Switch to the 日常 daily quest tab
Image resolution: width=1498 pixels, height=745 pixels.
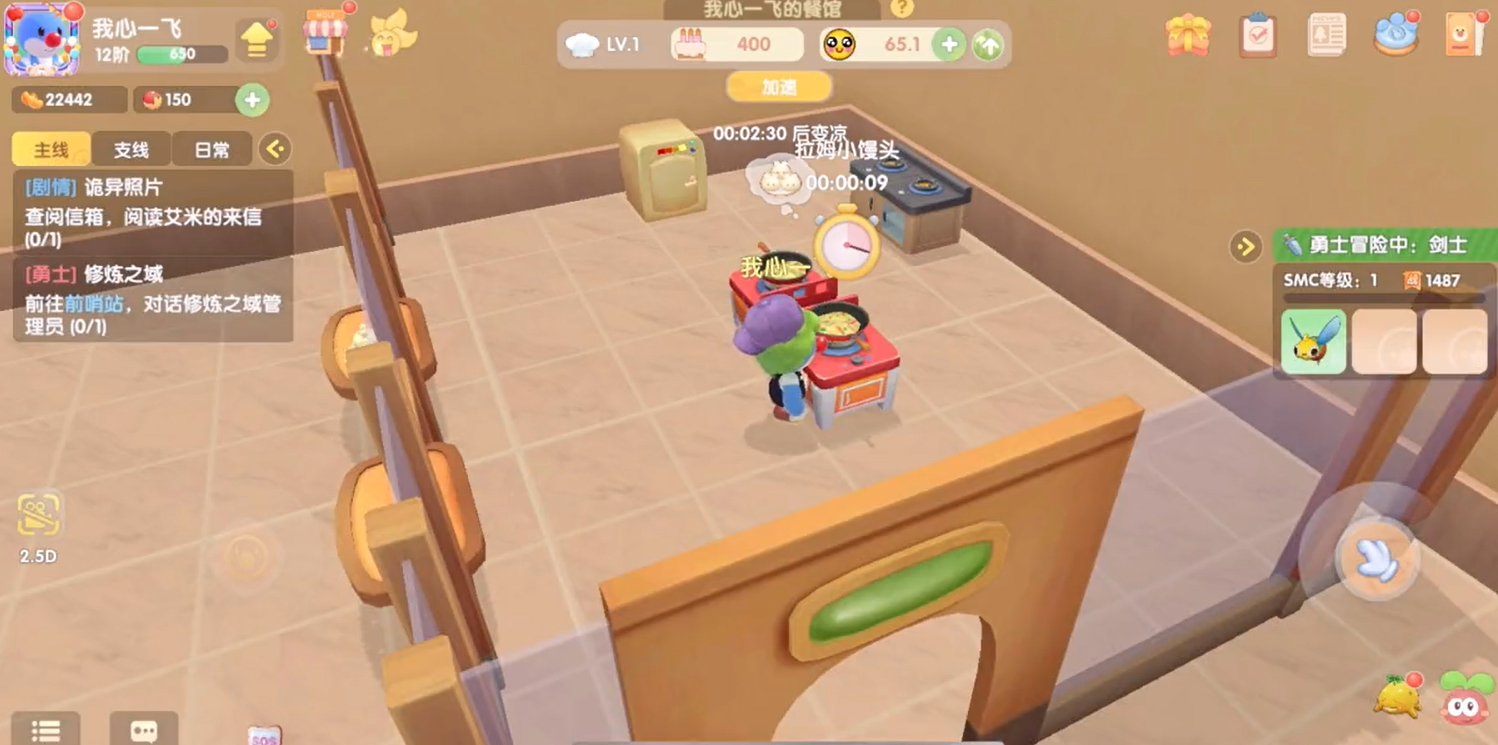211,150
